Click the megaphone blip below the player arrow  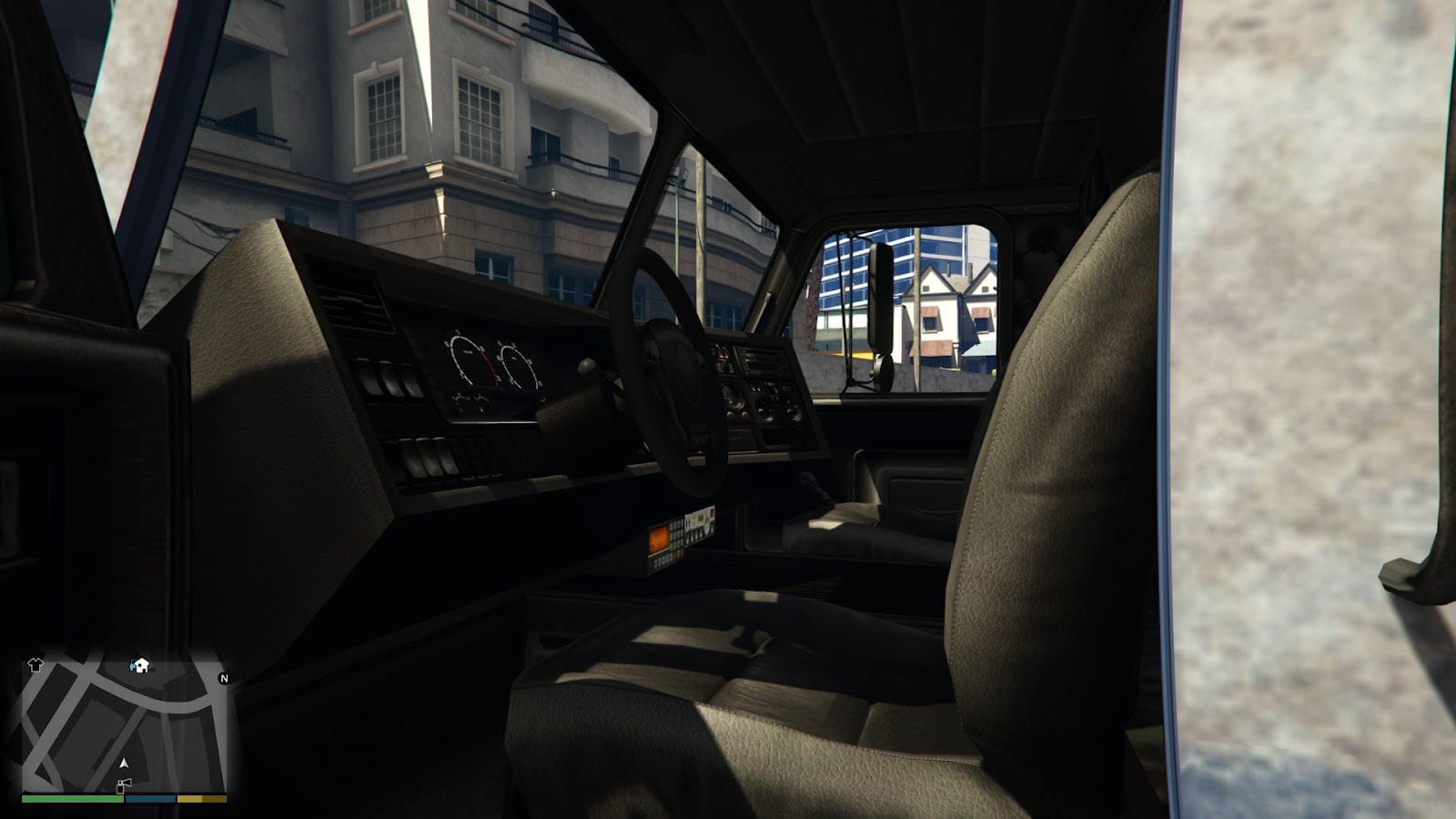click(123, 785)
